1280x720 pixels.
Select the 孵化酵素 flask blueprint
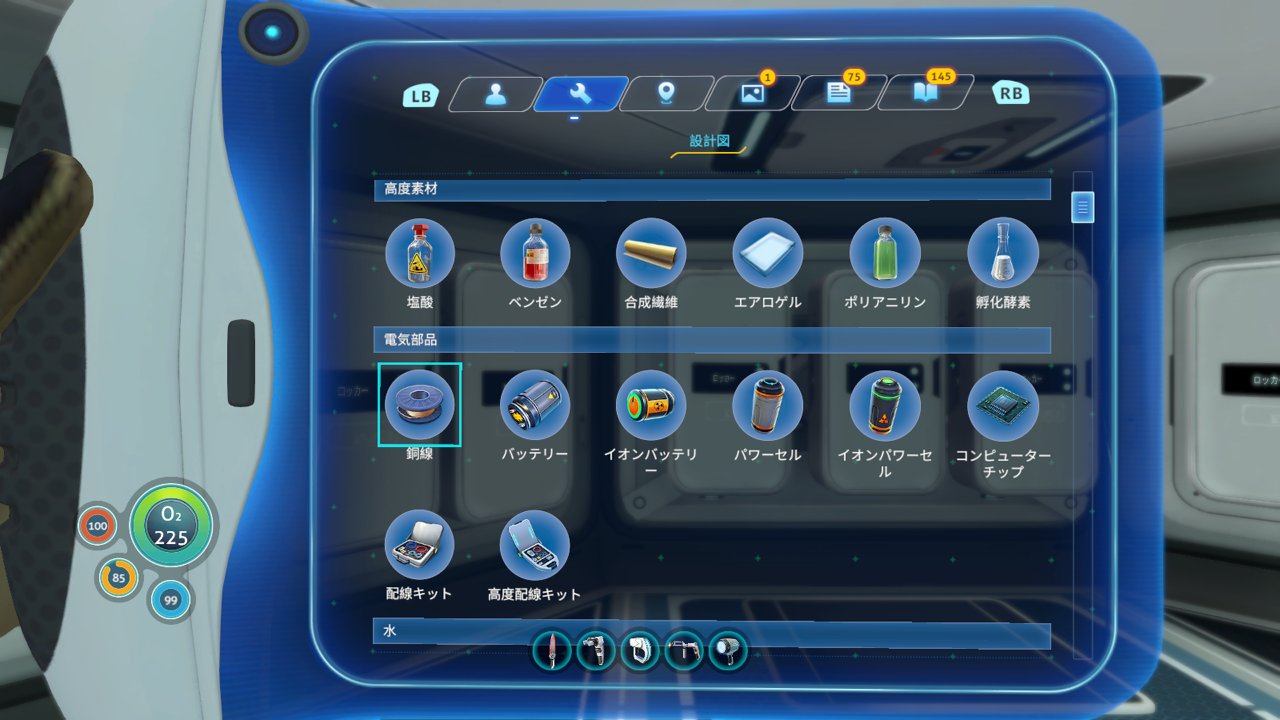tap(1002, 253)
